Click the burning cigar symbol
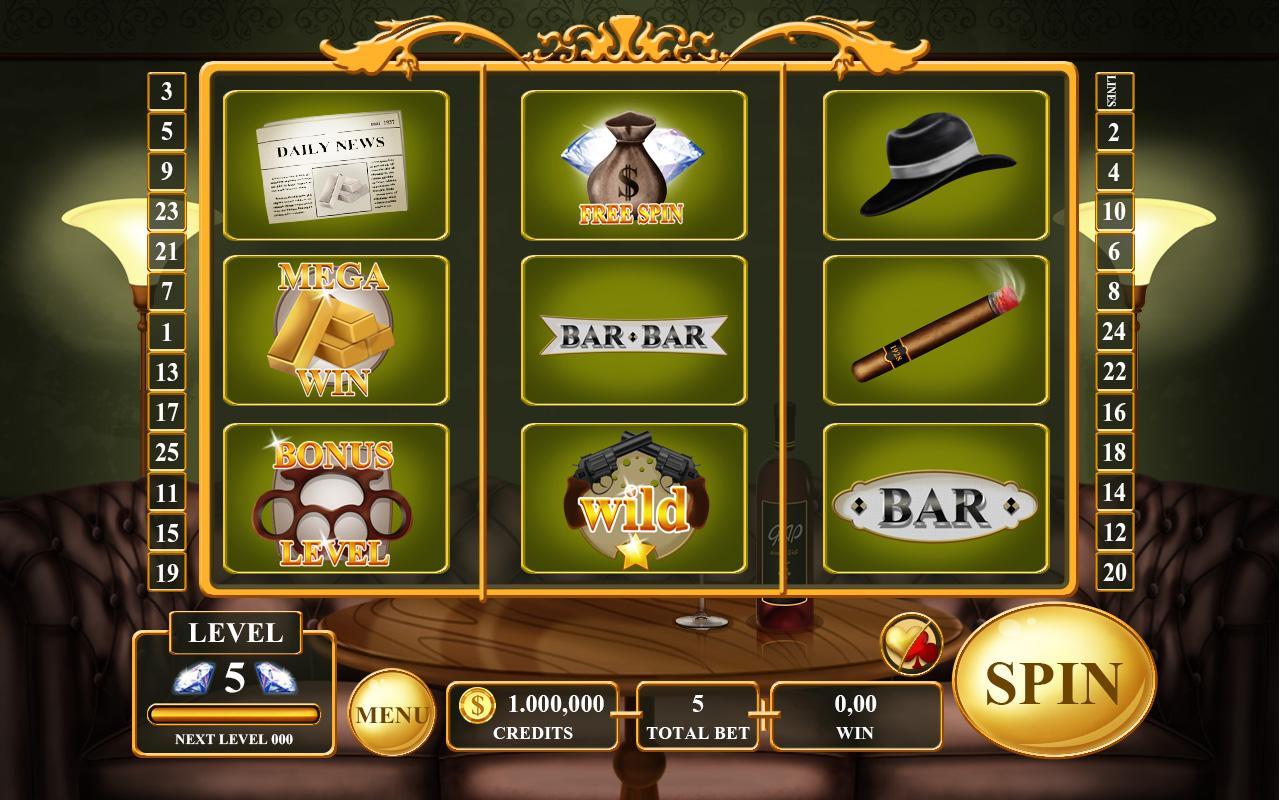 (x=934, y=331)
